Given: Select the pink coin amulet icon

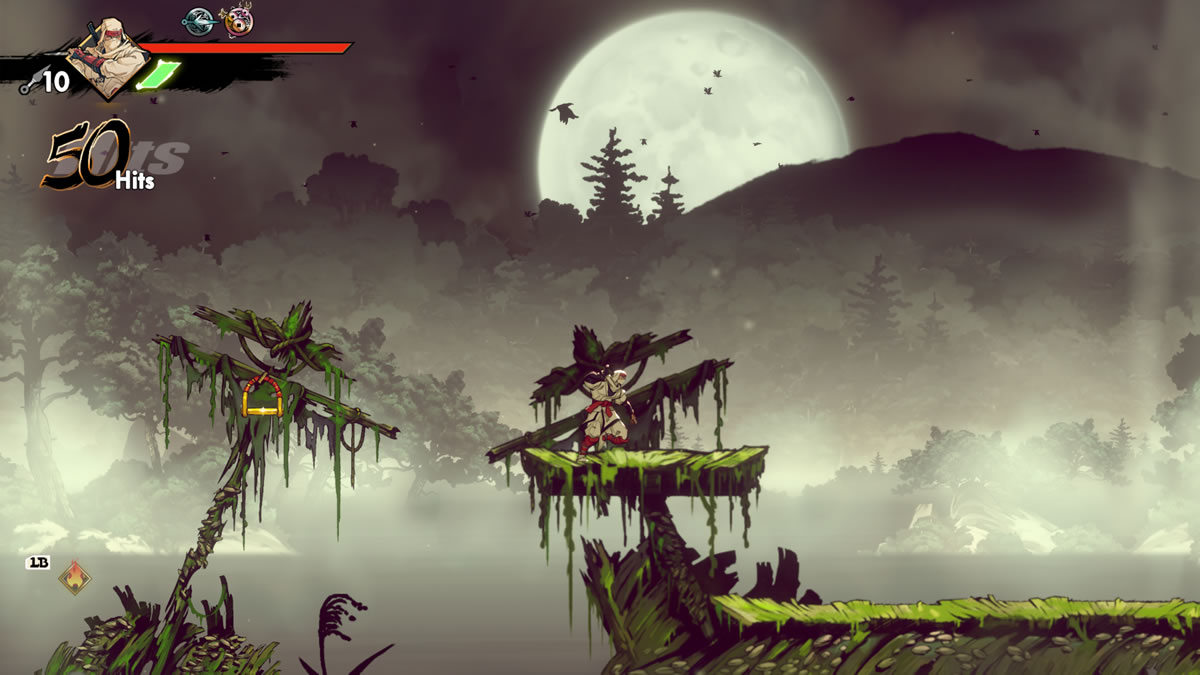Looking at the screenshot, I should pyautogui.click(x=236, y=21).
